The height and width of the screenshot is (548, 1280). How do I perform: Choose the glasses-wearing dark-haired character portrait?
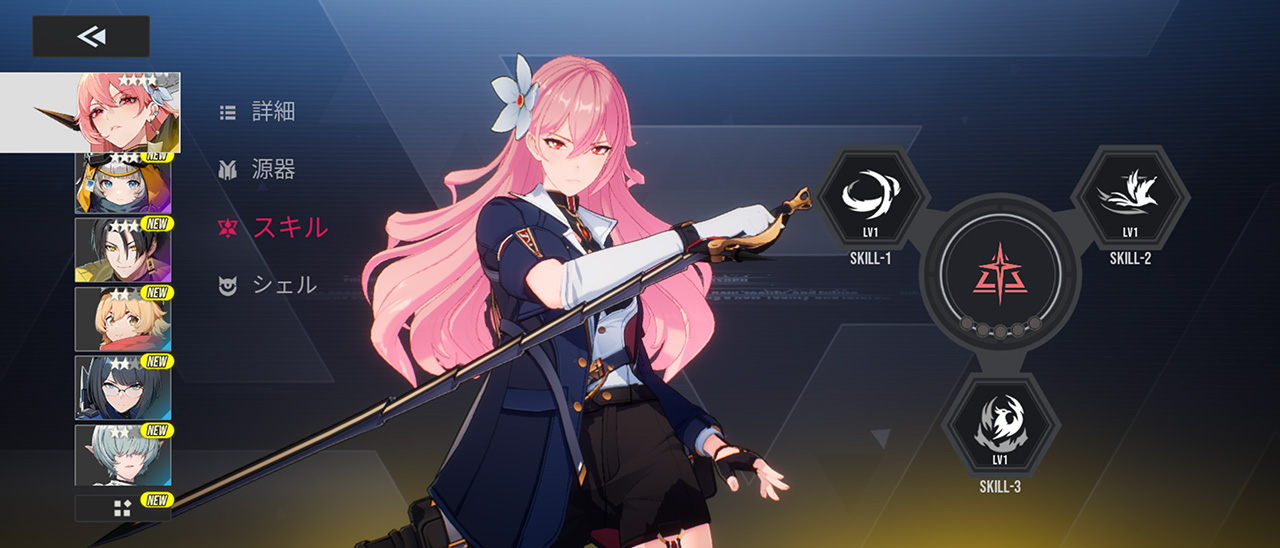coord(122,387)
